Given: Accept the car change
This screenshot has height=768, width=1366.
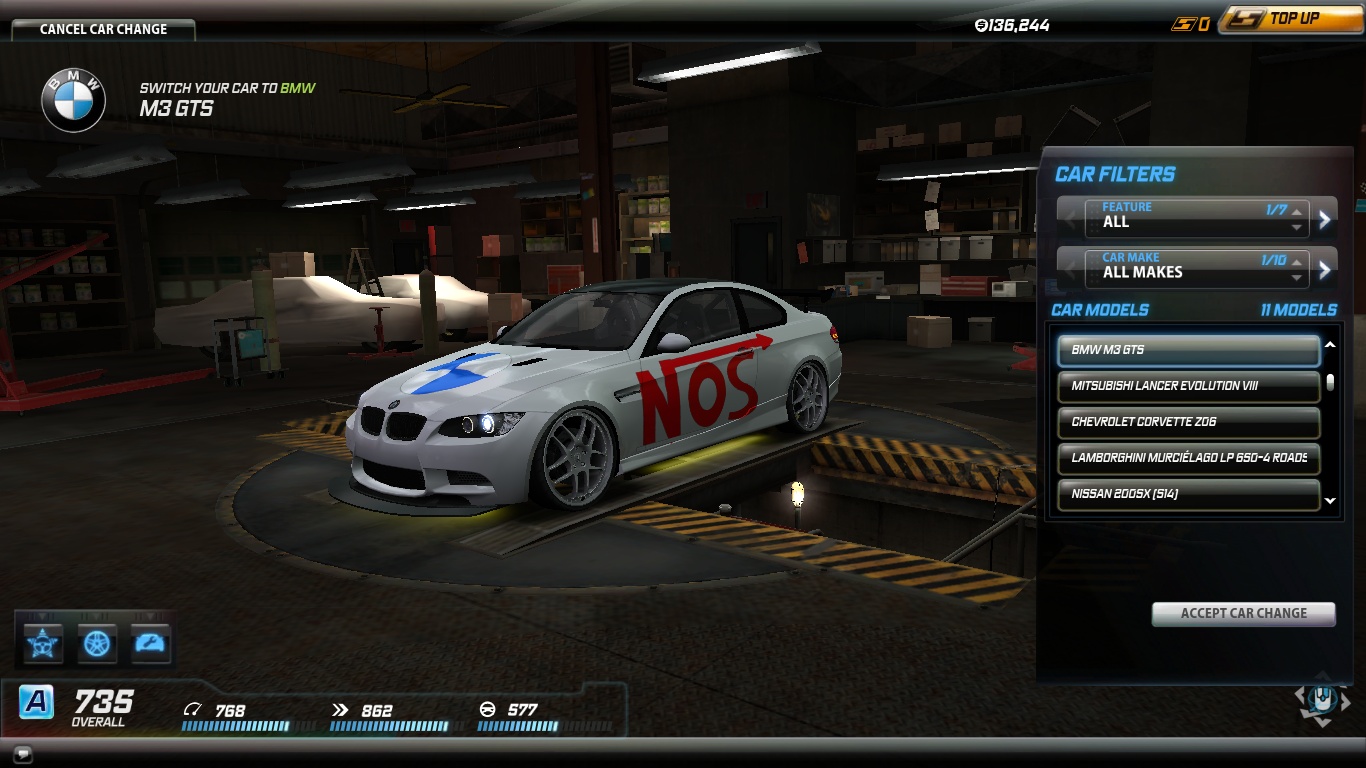Looking at the screenshot, I should 1243,613.
